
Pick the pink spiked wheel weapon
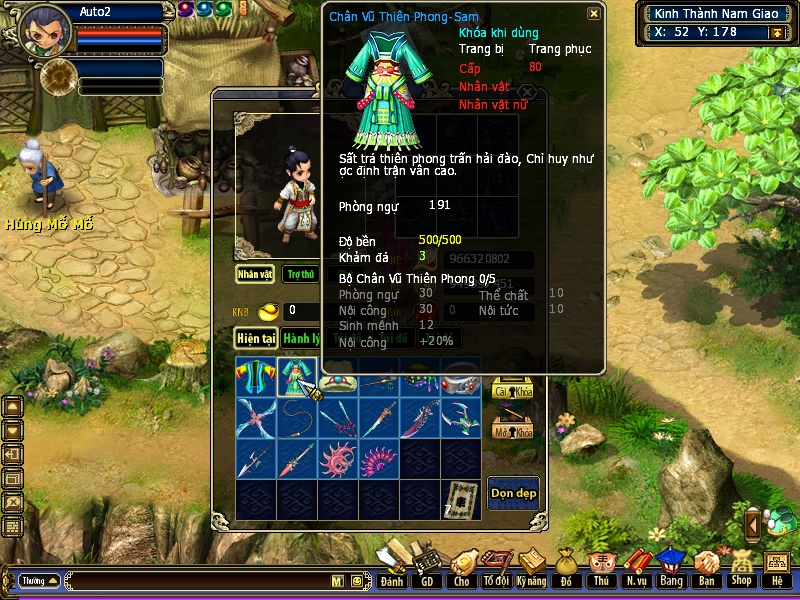click(338, 459)
